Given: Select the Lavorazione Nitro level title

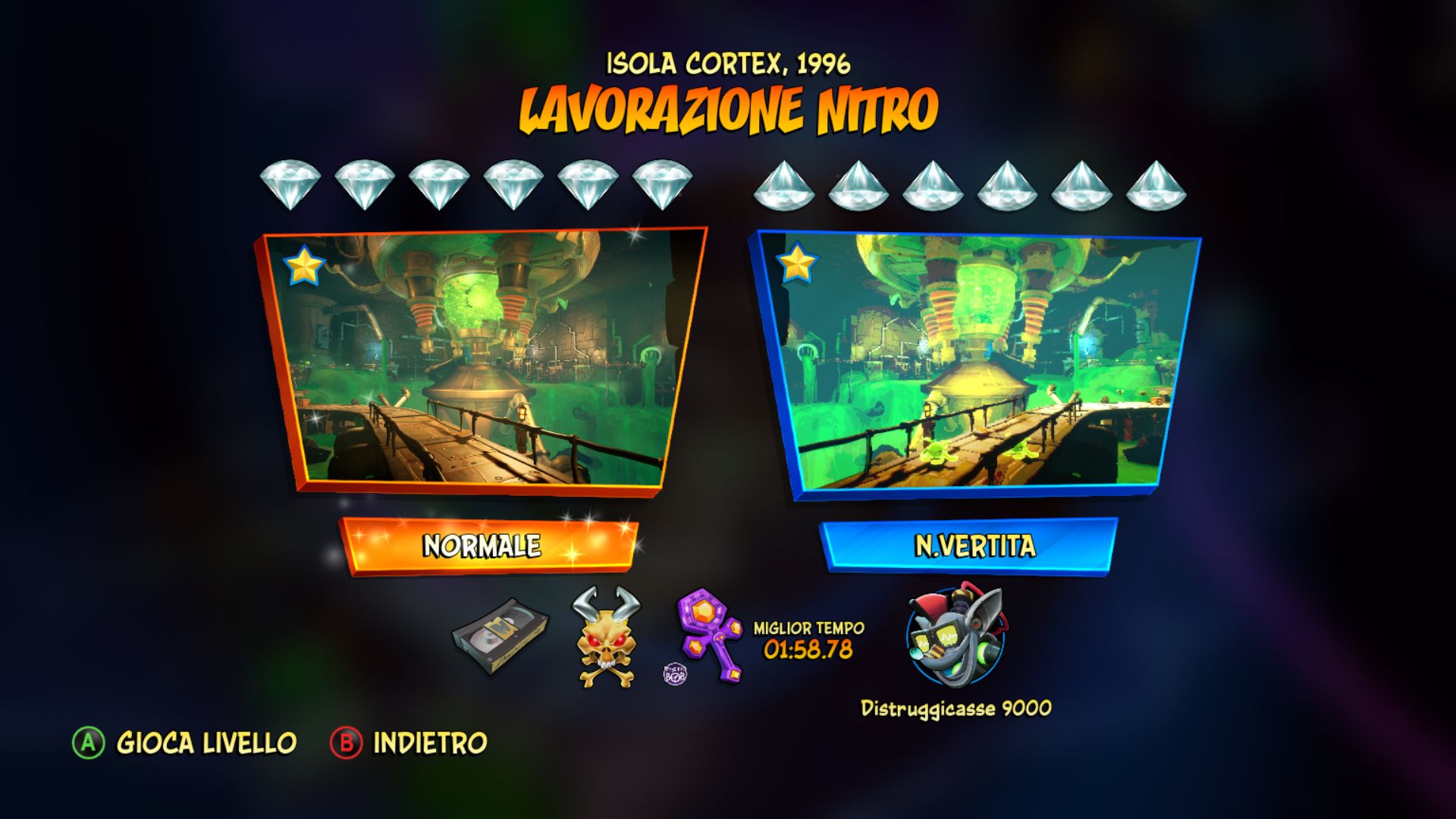Looking at the screenshot, I should [x=728, y=108].
